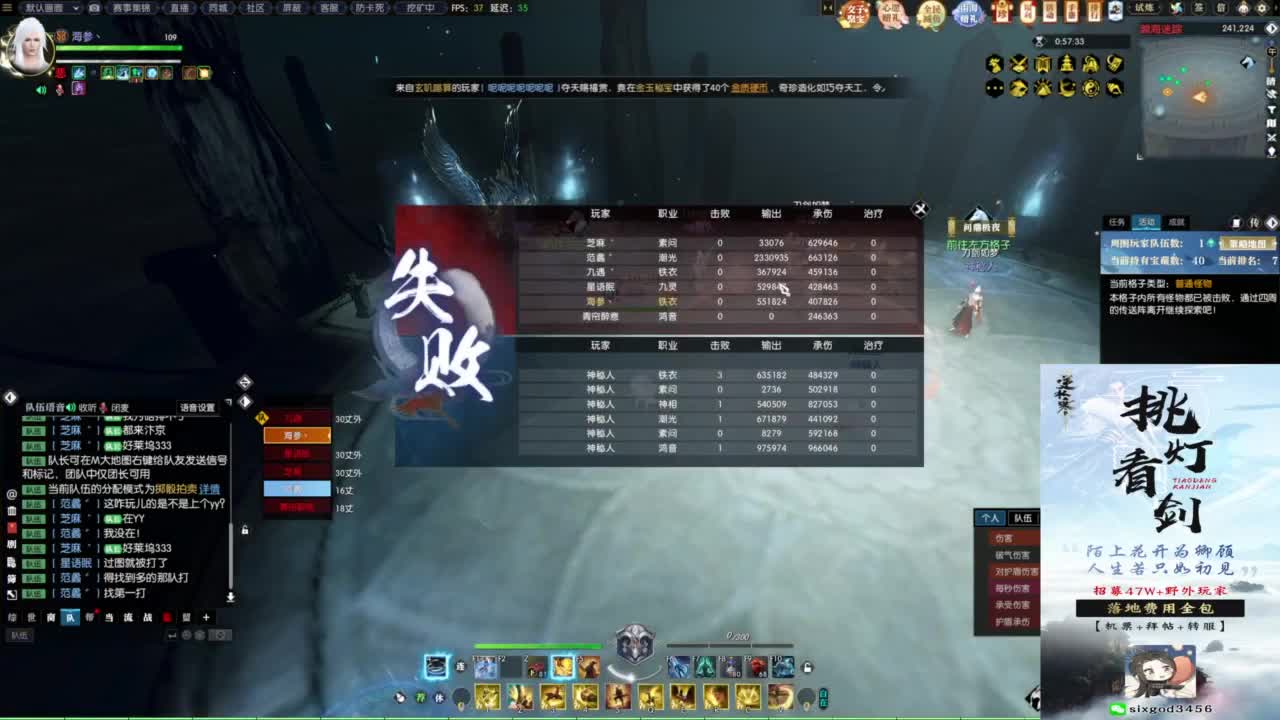Toggle 收听 team voice listening

87,408
